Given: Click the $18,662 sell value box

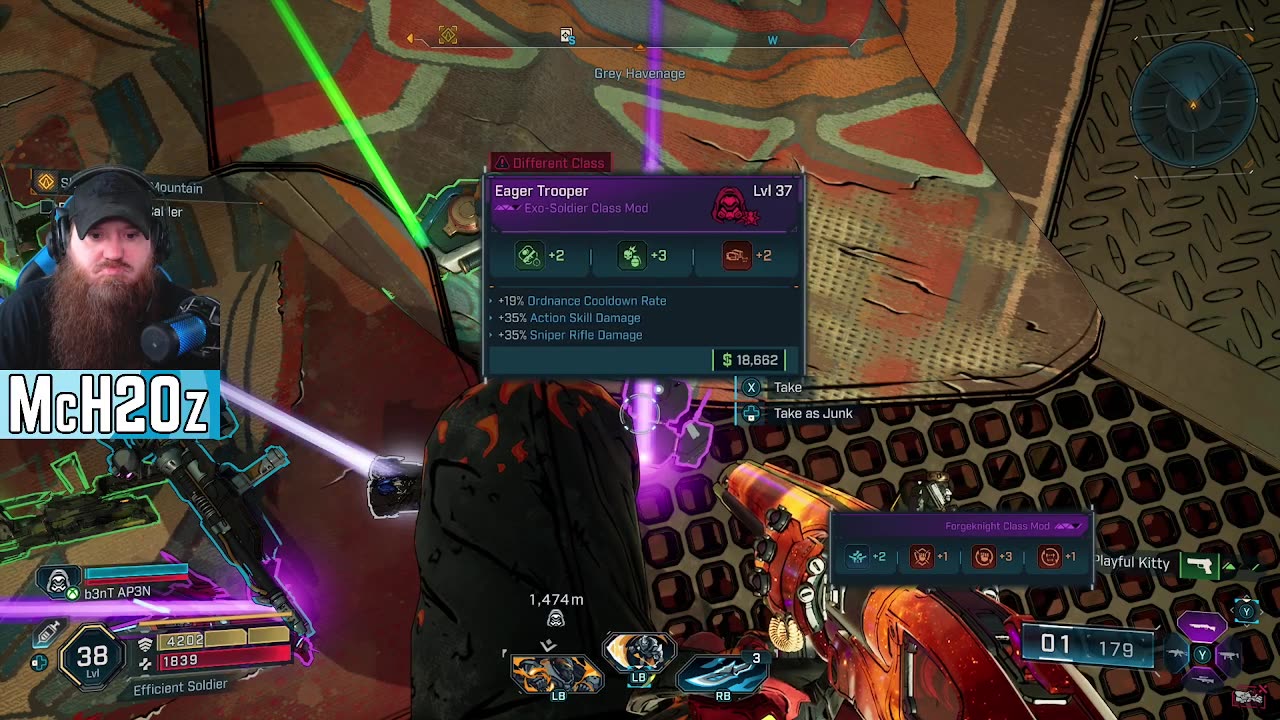Looking at the screenshot, I should 750,360.
